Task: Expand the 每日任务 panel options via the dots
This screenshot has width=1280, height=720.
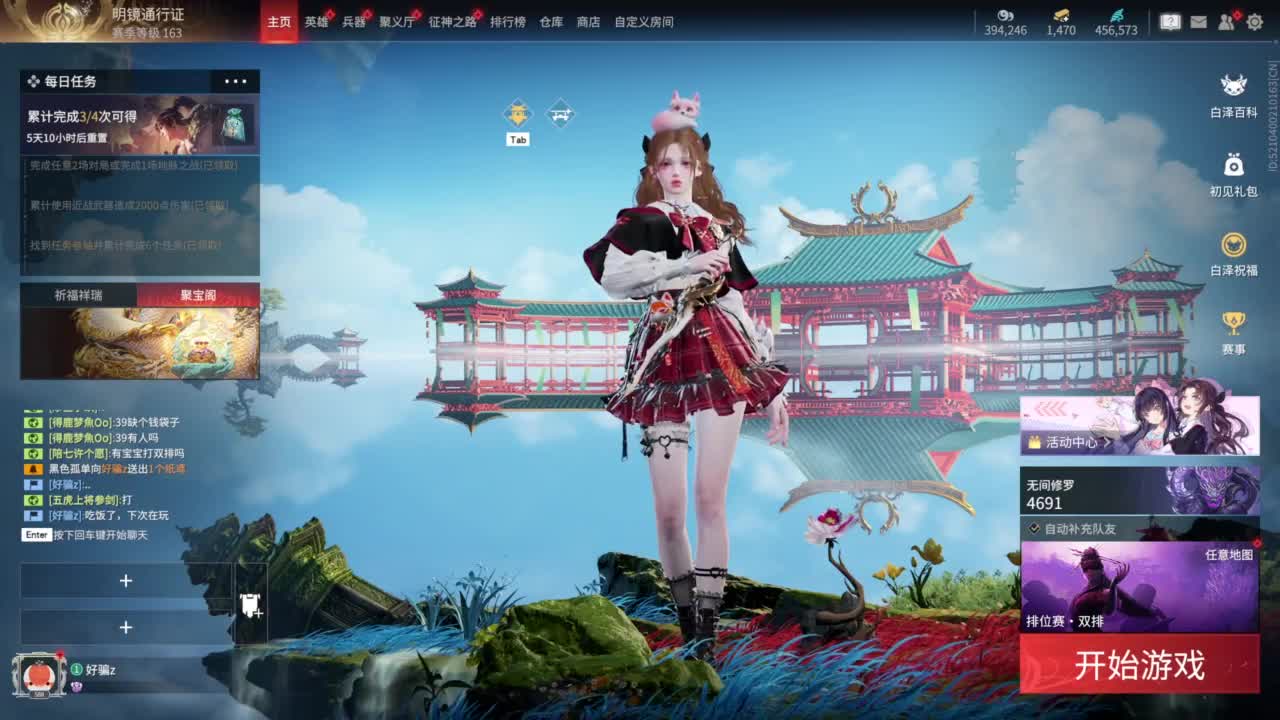Action: 235,81
